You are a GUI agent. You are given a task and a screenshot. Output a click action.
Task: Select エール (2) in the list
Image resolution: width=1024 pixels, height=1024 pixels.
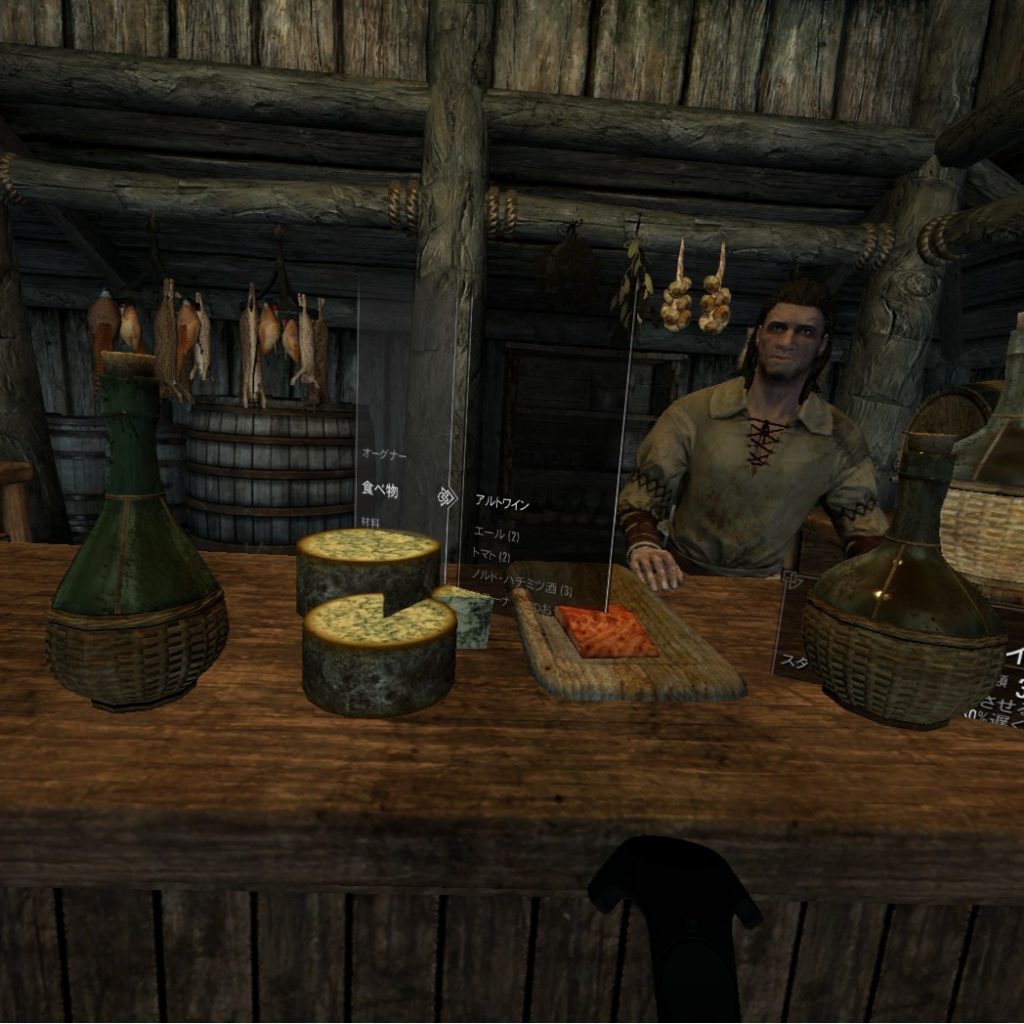coord(496,535)
